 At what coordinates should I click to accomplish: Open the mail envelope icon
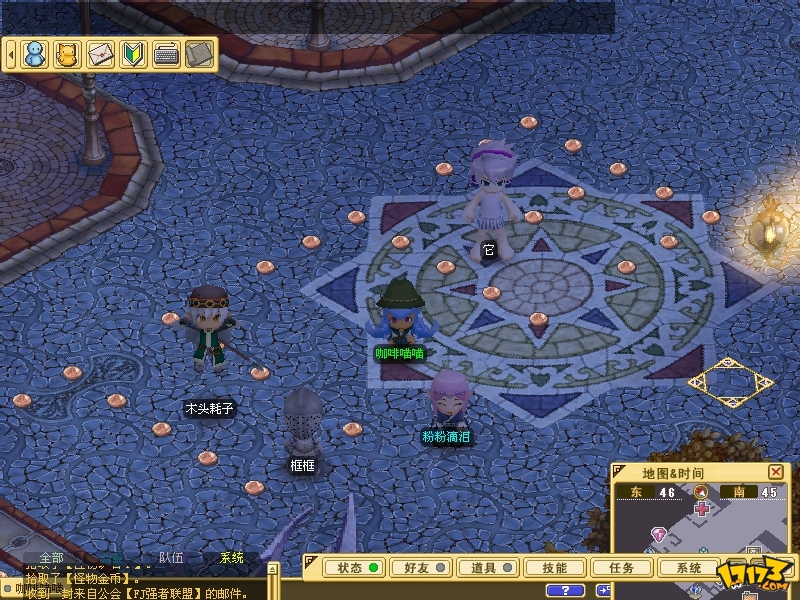(100, 54)
